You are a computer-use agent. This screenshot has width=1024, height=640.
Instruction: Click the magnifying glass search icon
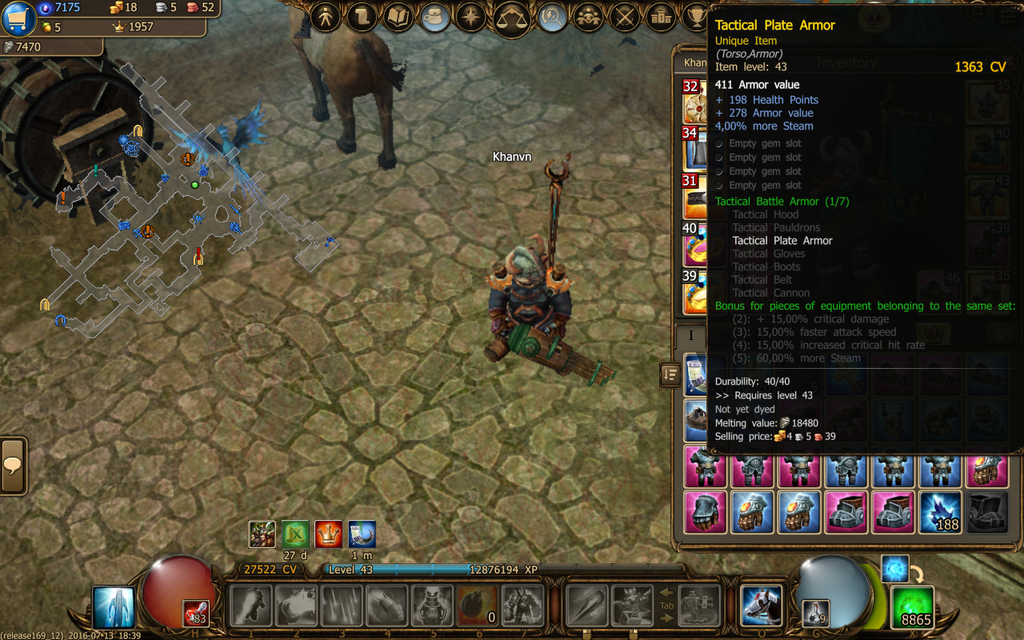point(552,17)
